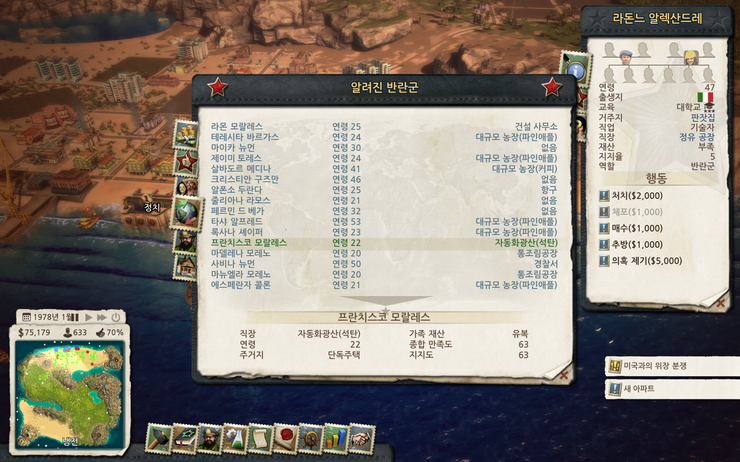Open the hammer build menu

pyautogui.click(x=160, y=438)
